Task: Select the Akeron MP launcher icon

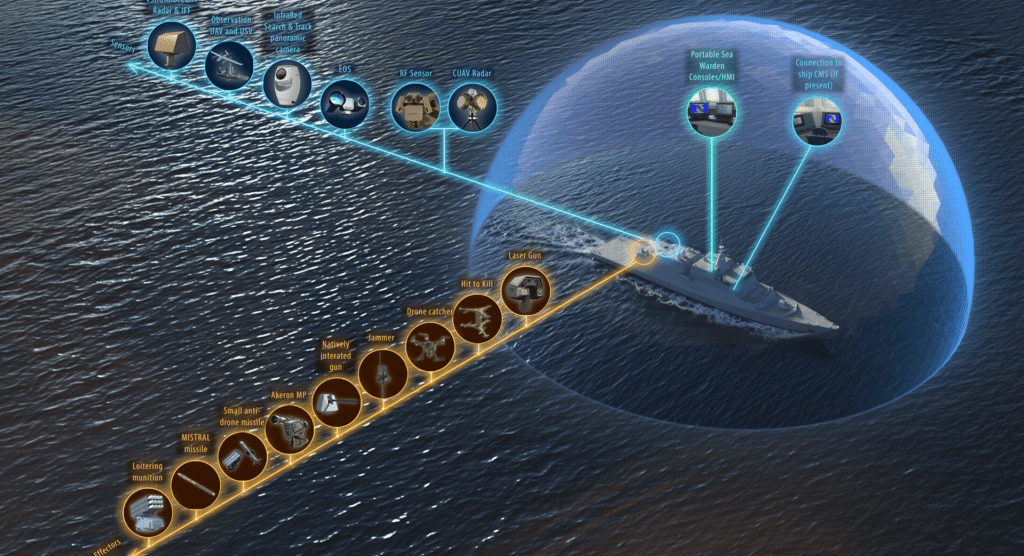Action: [289, 430]
